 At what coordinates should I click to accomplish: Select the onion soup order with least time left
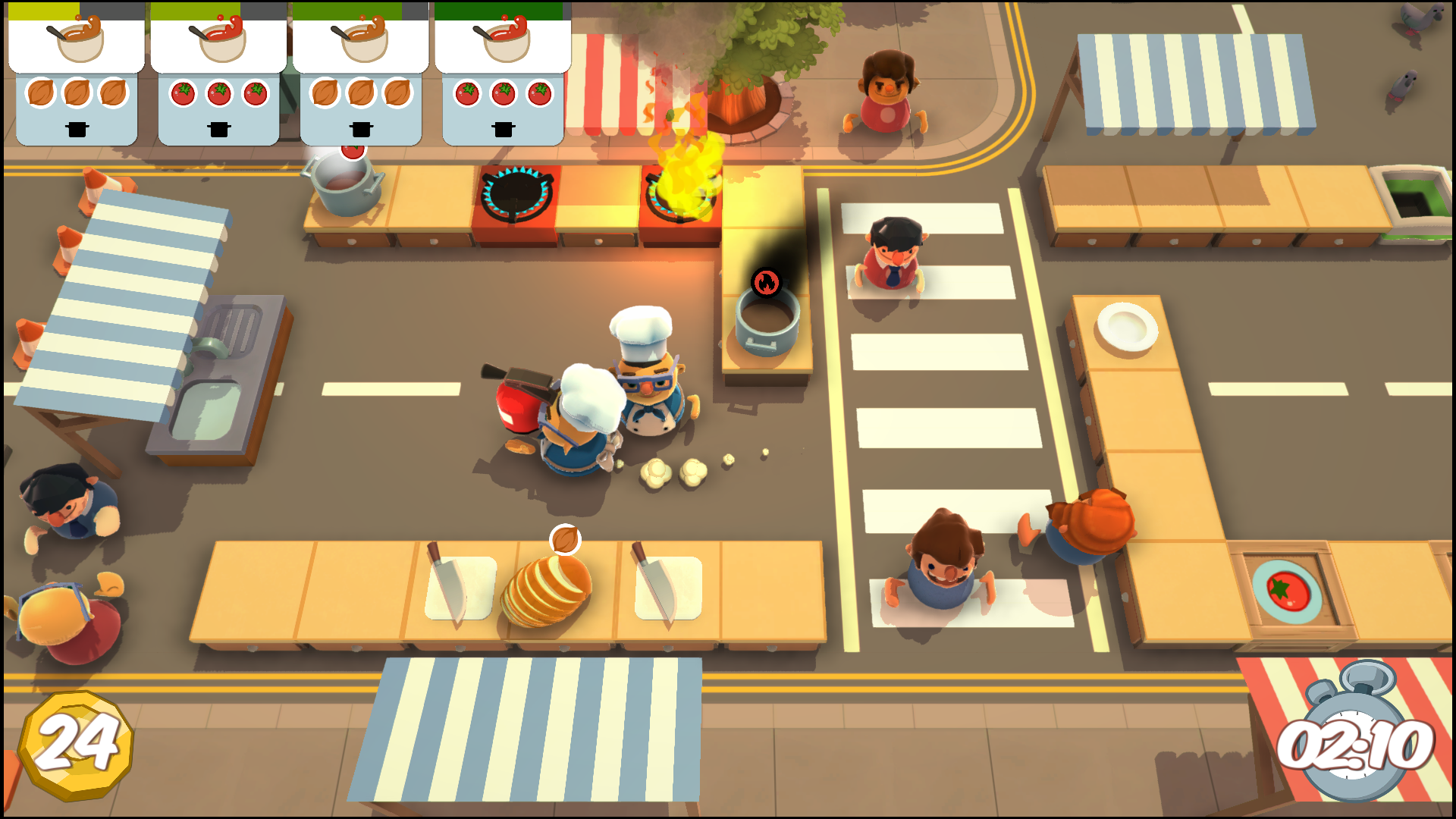point(77,74)
